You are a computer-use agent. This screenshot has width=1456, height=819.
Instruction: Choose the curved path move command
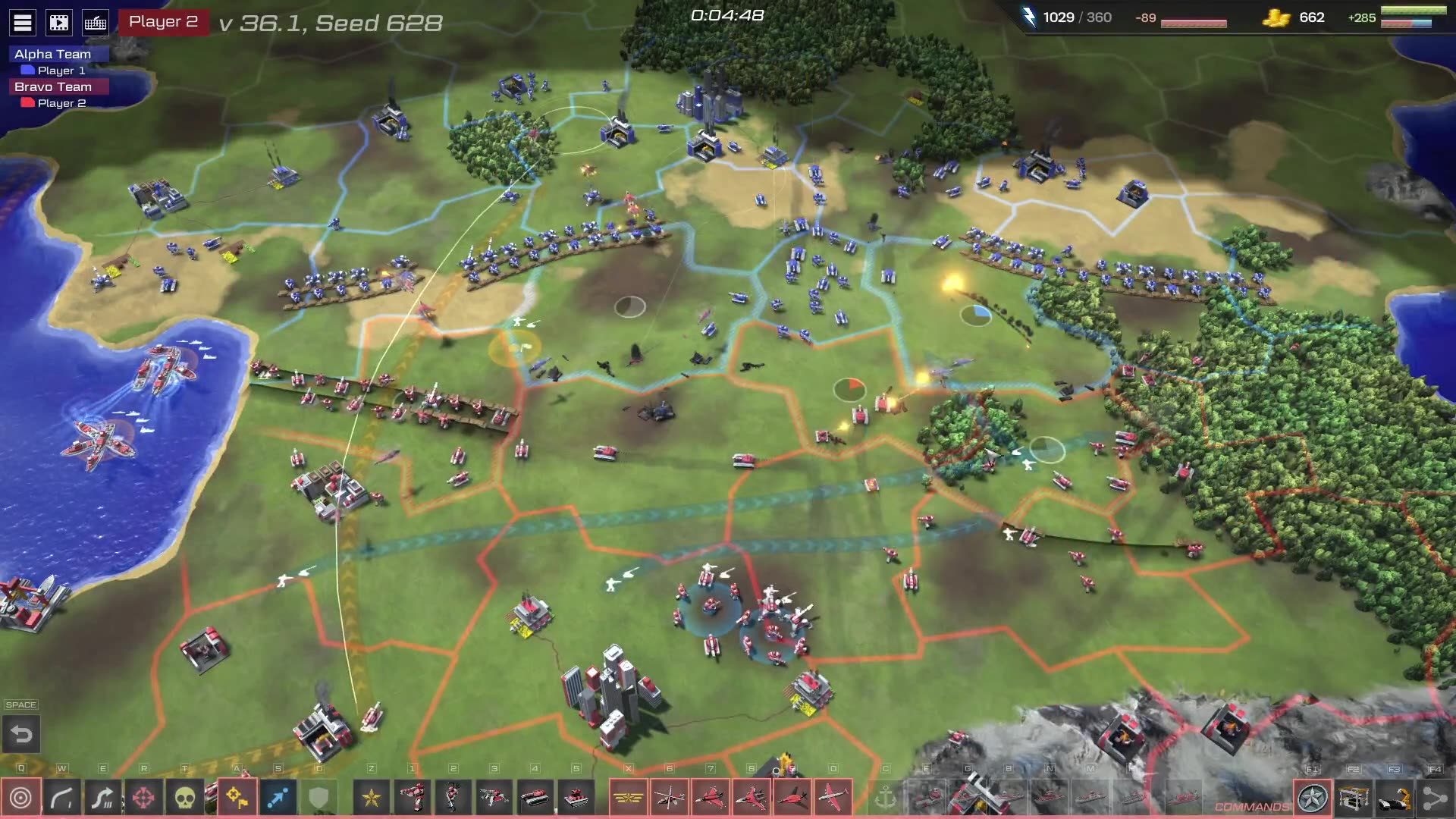[61, 798]
